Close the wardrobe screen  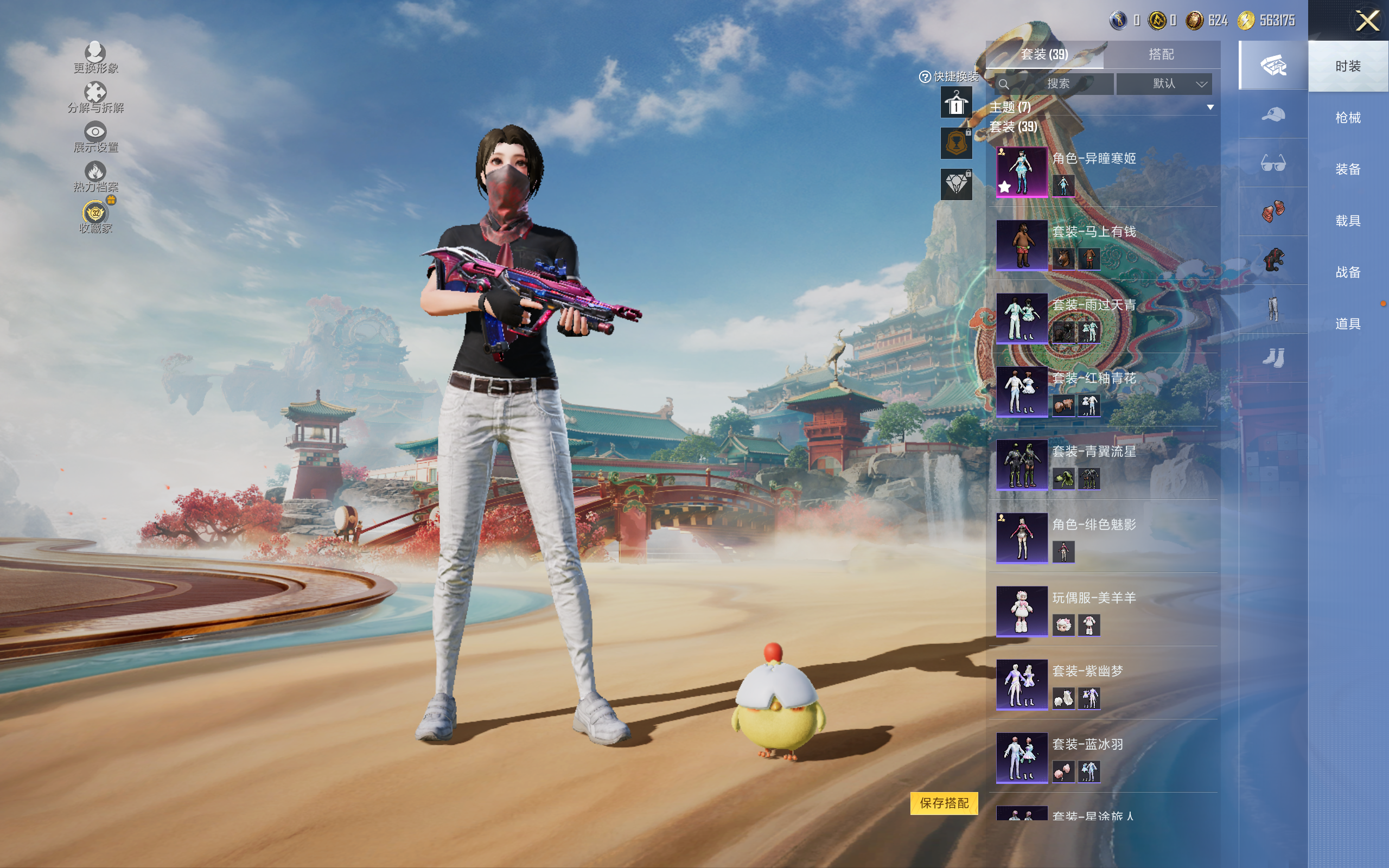pyautogui.click(x=1367, y=21)
